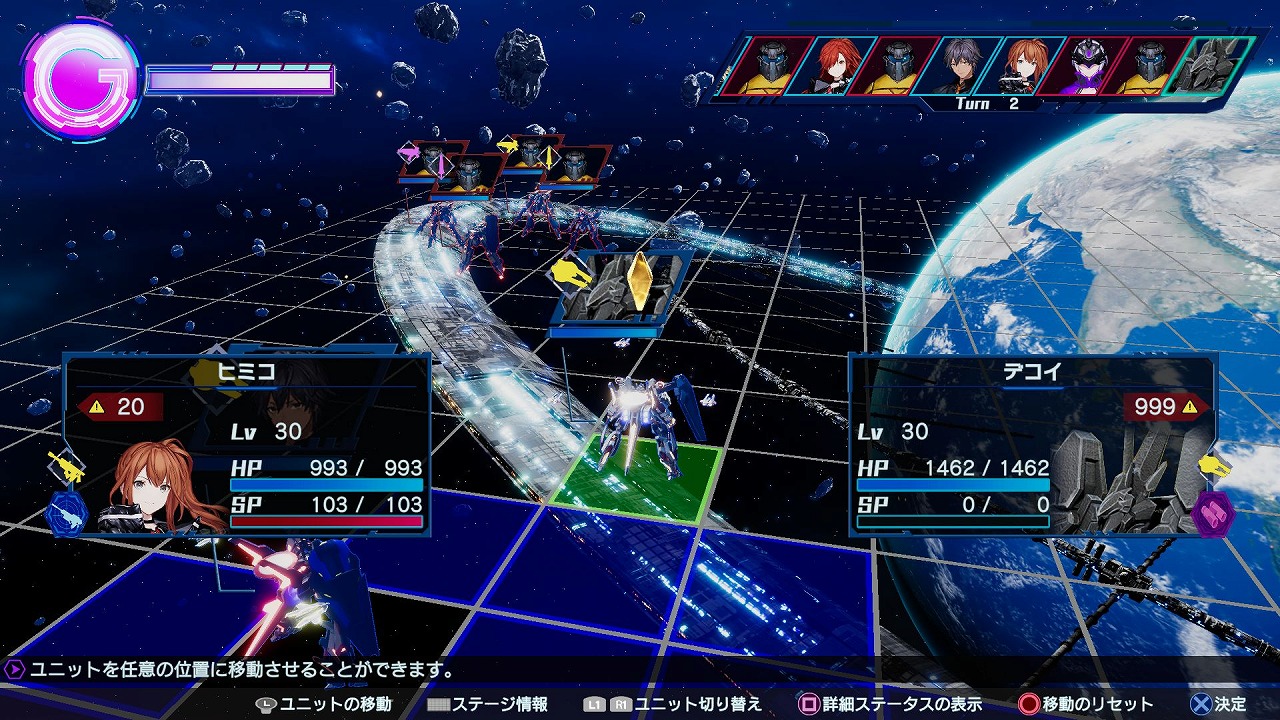This screenshot has width=1280, height=720.
Task: Click the glowing pink G gauge emblem
Action: (x=78, y=78)
